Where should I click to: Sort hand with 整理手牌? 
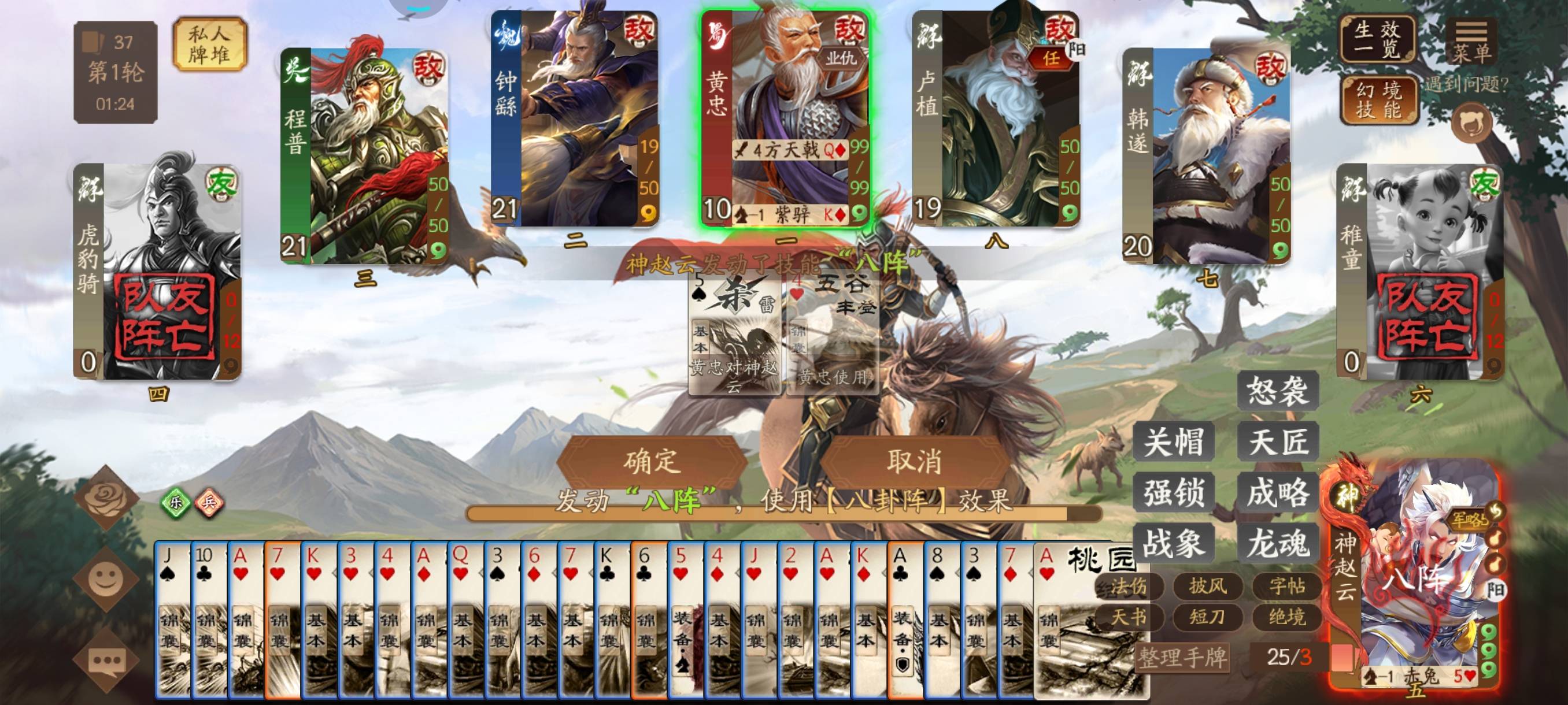coord(1181,658)
